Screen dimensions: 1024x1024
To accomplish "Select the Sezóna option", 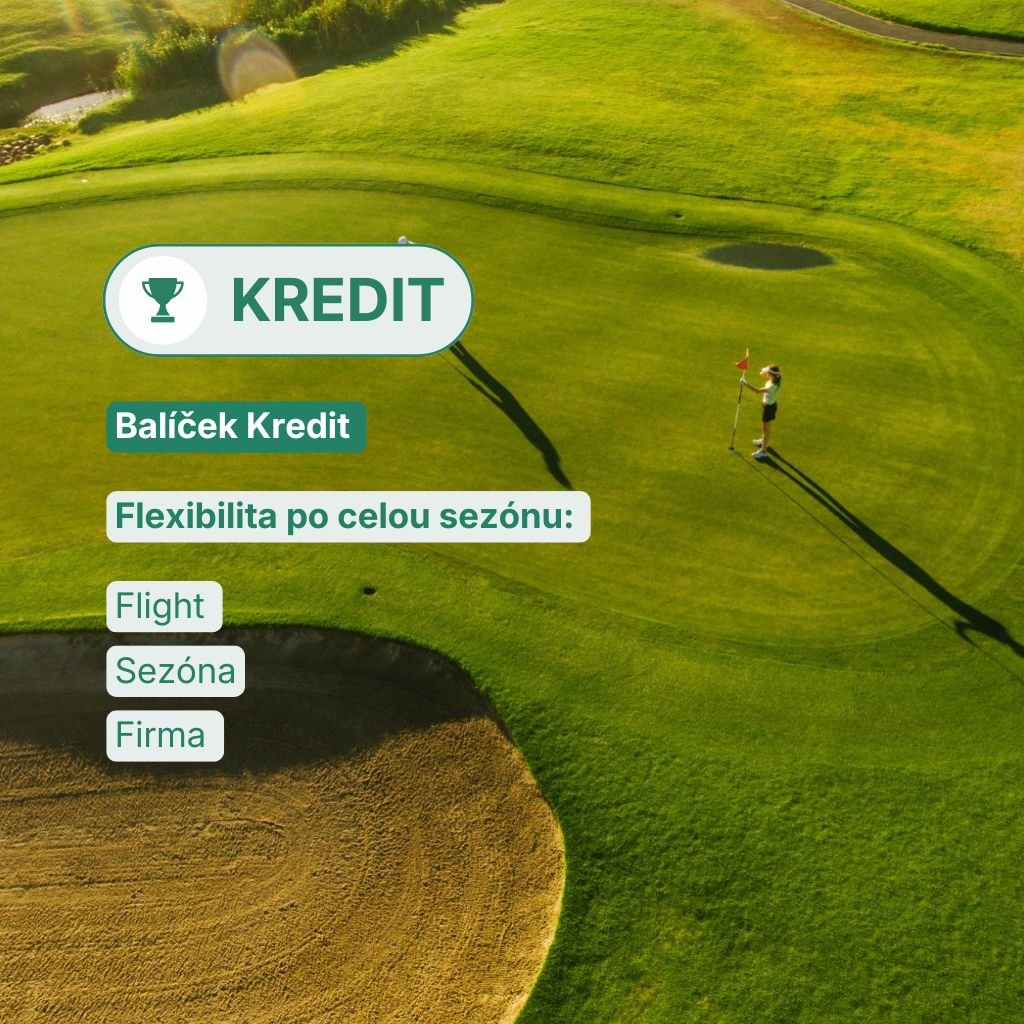I will [175, 671].
